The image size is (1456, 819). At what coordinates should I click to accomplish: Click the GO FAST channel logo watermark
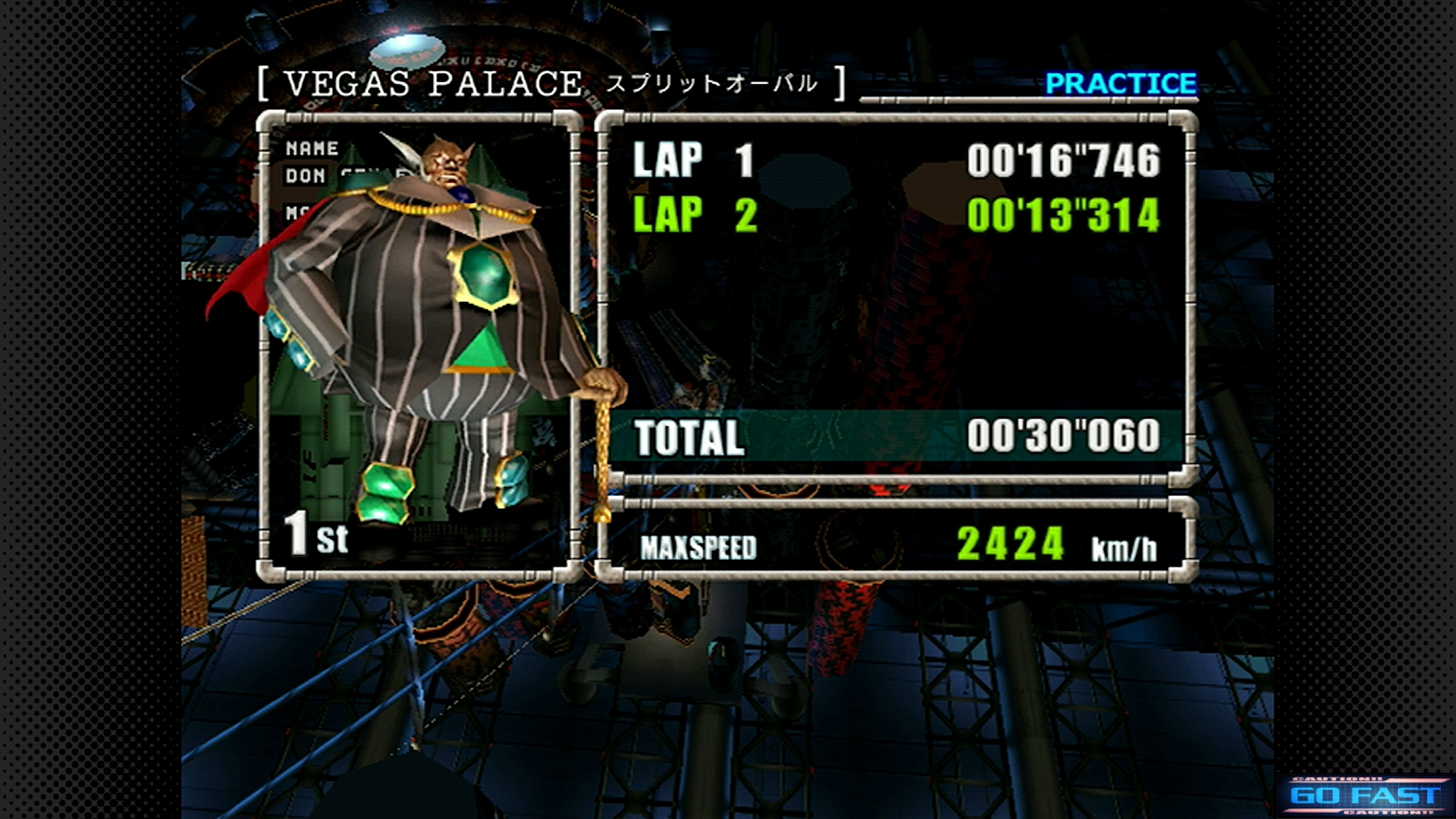(x=1365, y=795)
